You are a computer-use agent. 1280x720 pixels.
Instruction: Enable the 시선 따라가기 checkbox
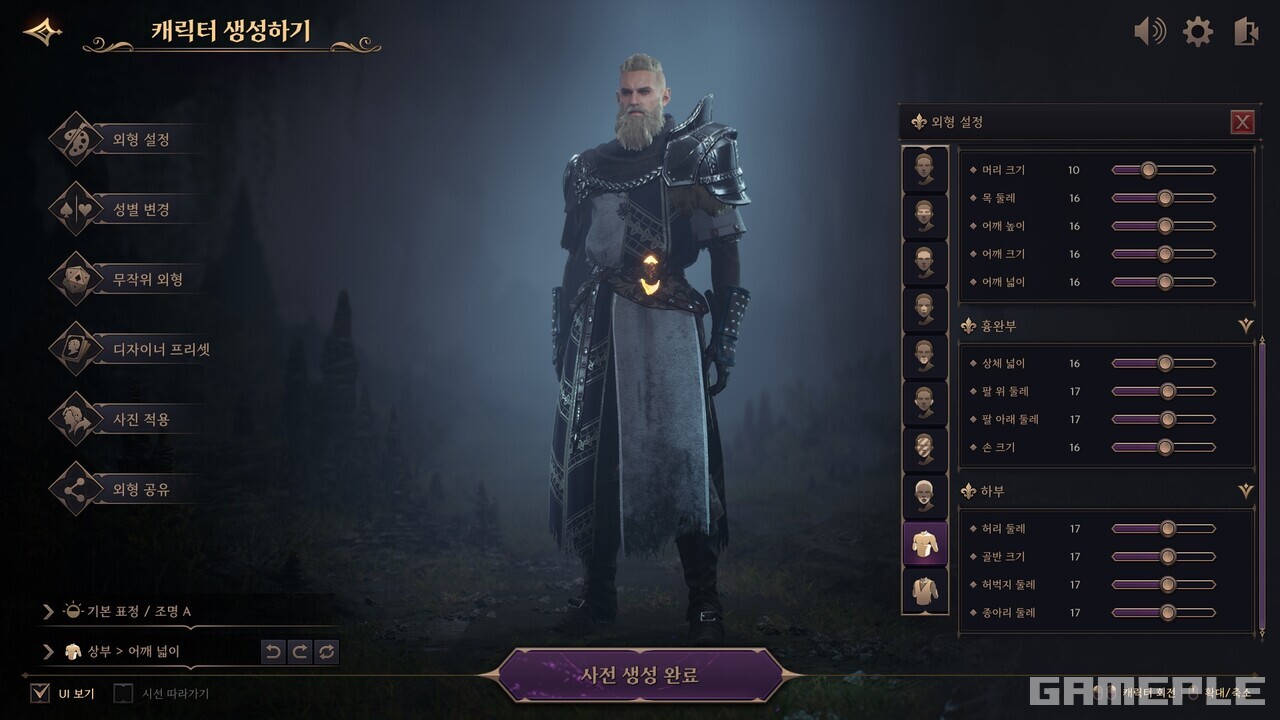(123, 693)
